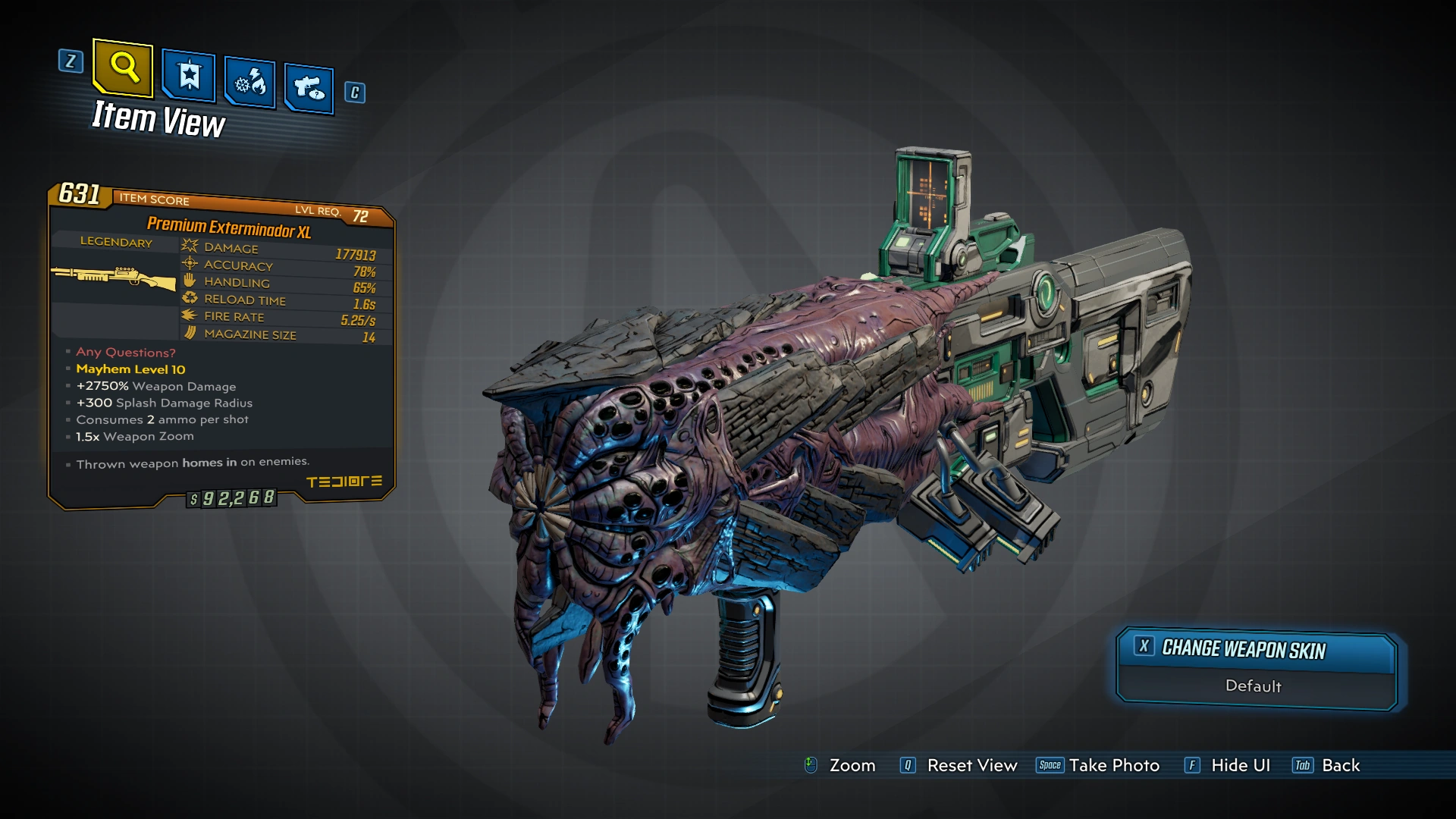This screenshot has height=819, width=1456.
Task: Click the Change Weapon Skin button
Action: click(1255, 650)
